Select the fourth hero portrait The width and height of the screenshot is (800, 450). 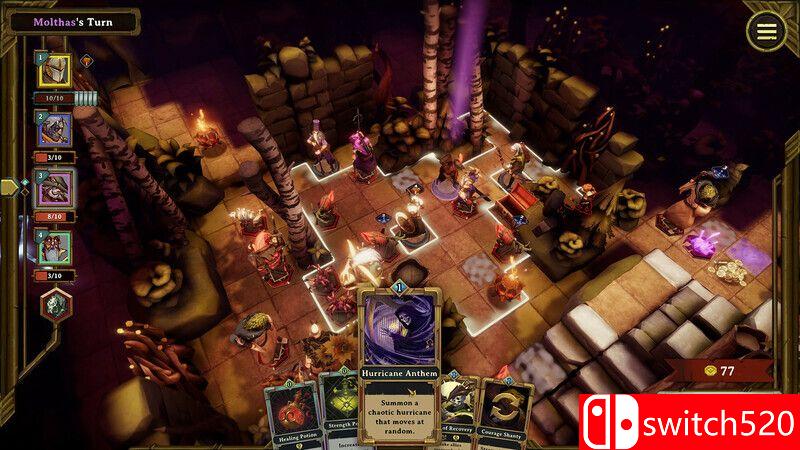56,248
